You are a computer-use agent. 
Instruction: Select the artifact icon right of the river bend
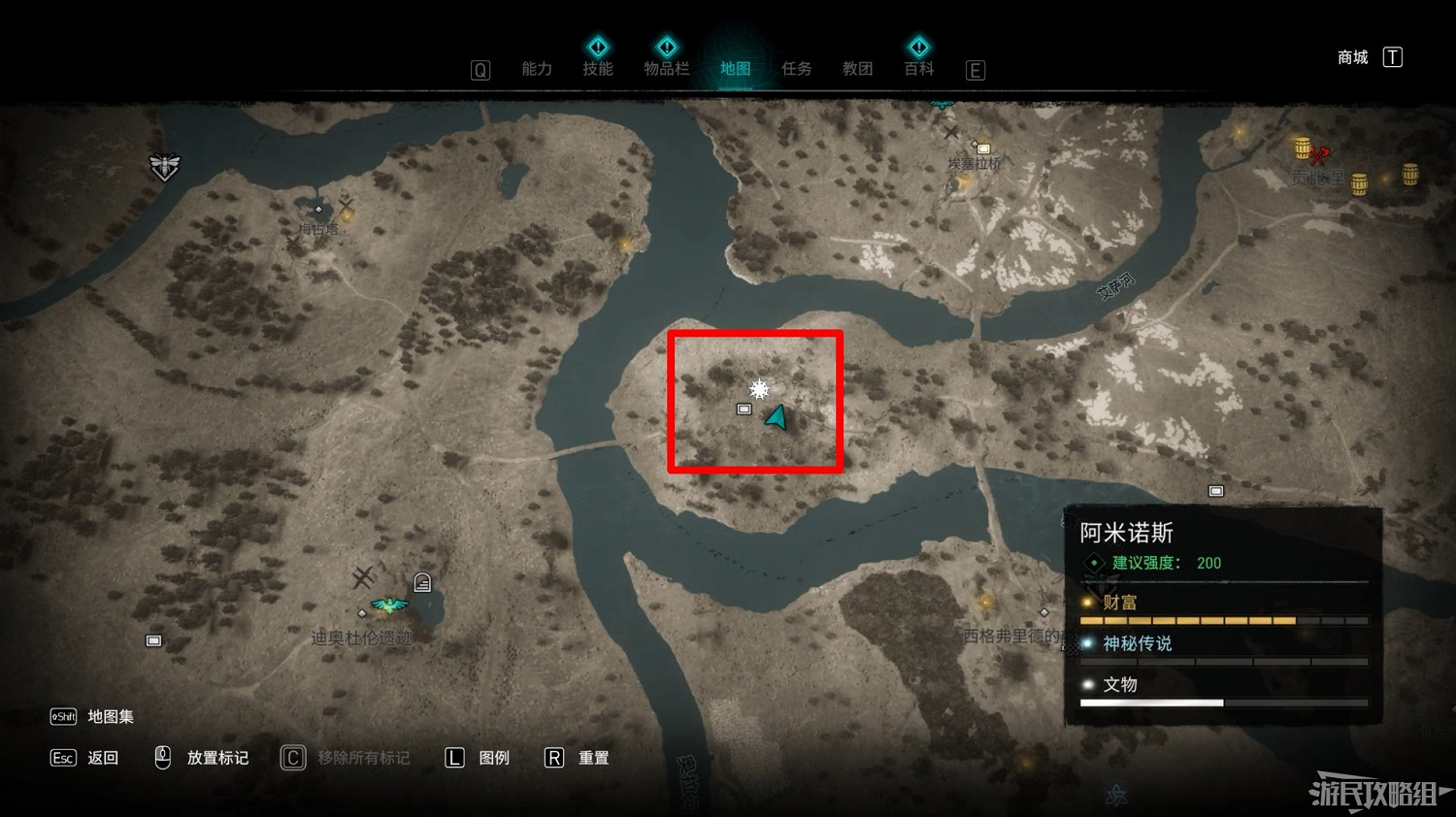pyautogui.click(x=1216, y=489)
